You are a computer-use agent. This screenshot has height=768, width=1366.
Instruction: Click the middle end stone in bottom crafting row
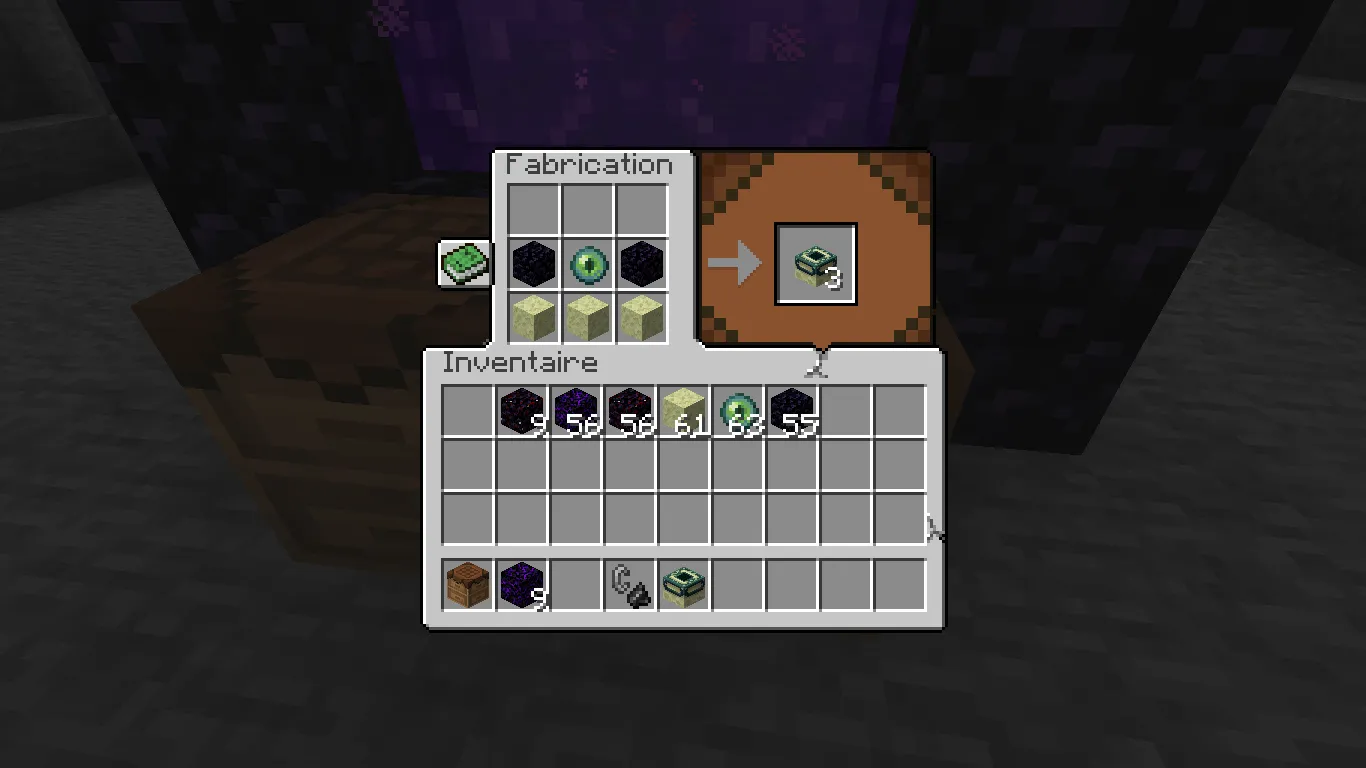(588, 315)
